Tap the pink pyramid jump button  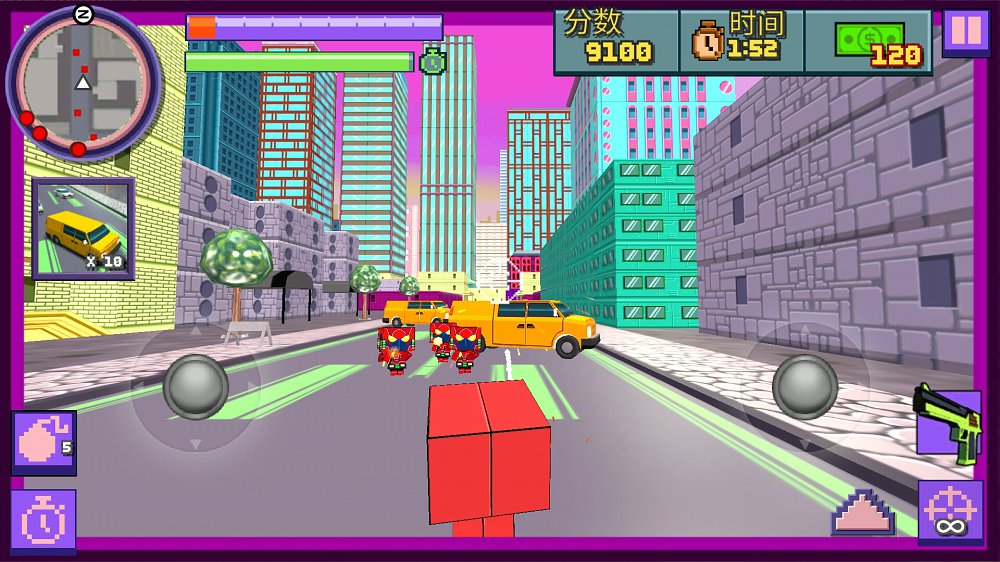[x=862, y=511]
